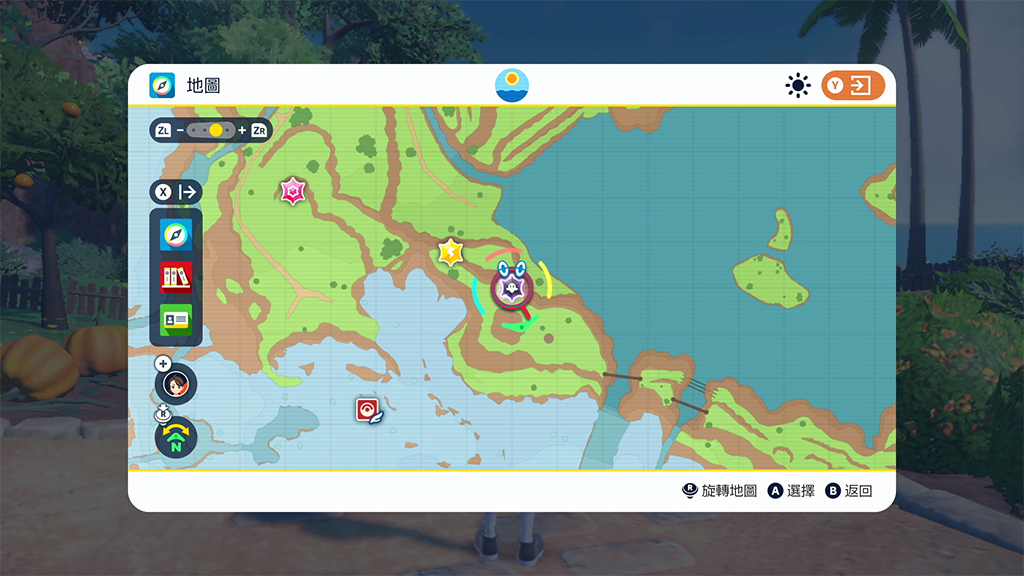1024x576 pixels.
Task: Select the pink Tera Raid crystal marker
Action: click(292, 190)
